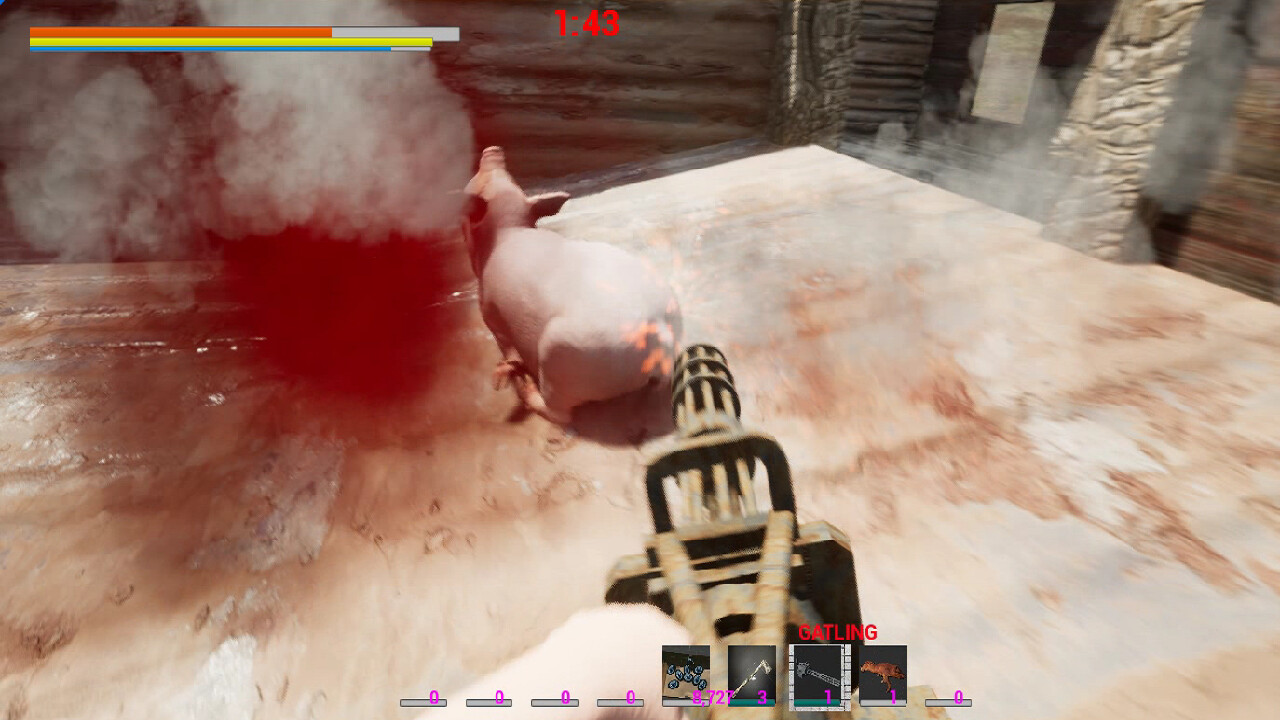Click the orange health bar

tap(180, 31)
